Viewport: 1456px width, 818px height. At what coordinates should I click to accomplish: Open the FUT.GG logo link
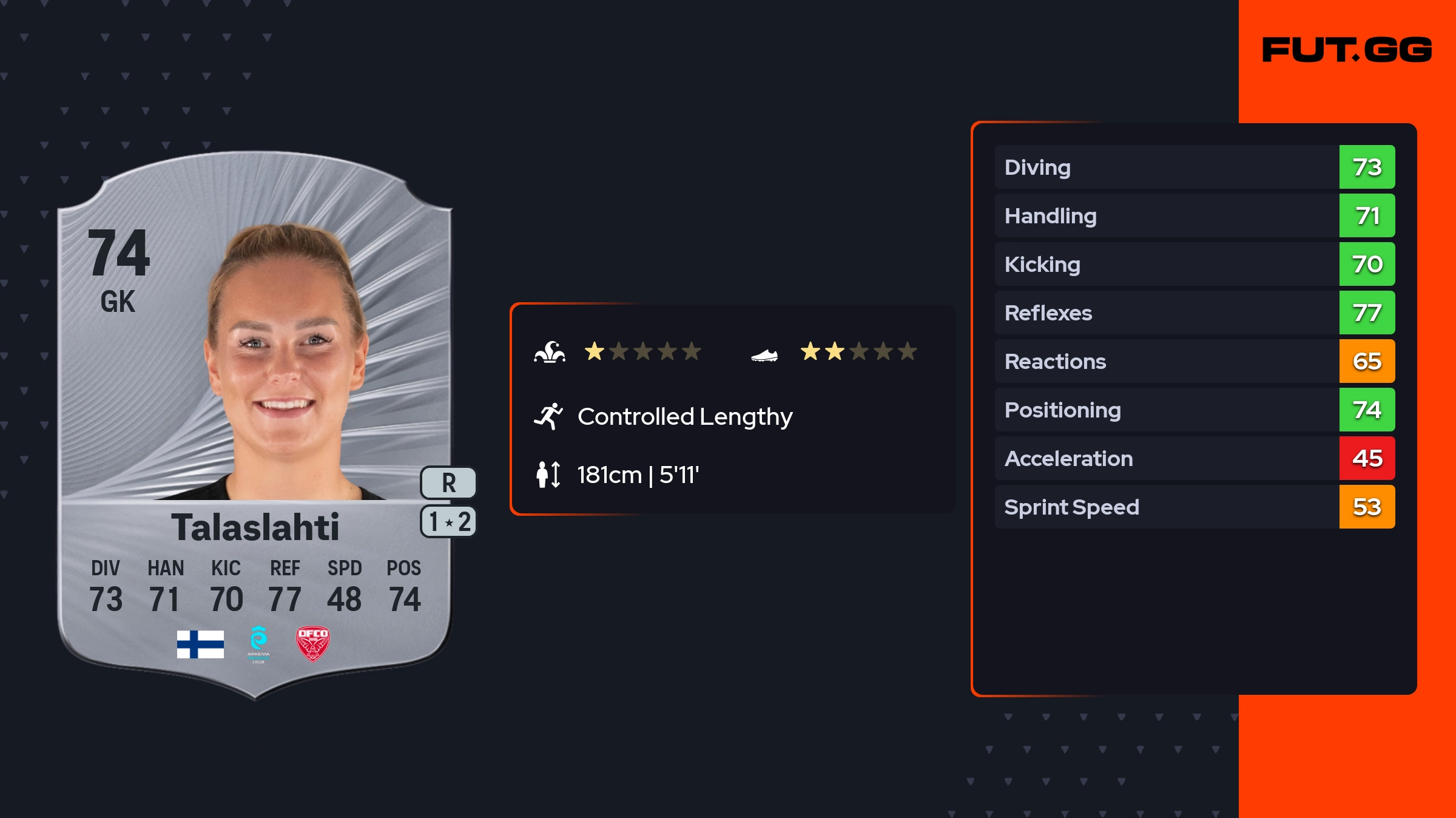(1347, 50)
